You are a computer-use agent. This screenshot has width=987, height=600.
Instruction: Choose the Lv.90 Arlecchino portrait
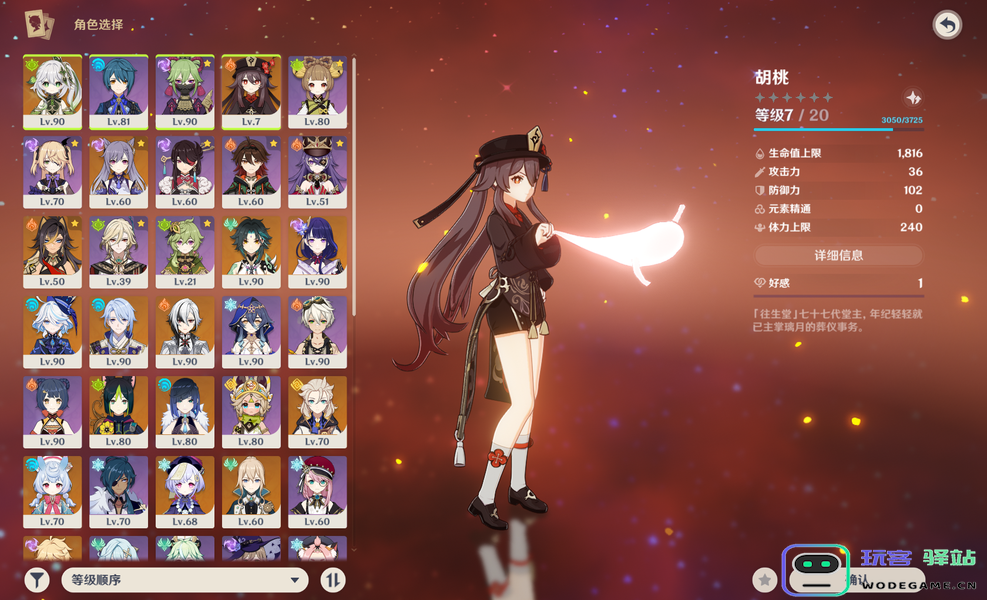185,331
